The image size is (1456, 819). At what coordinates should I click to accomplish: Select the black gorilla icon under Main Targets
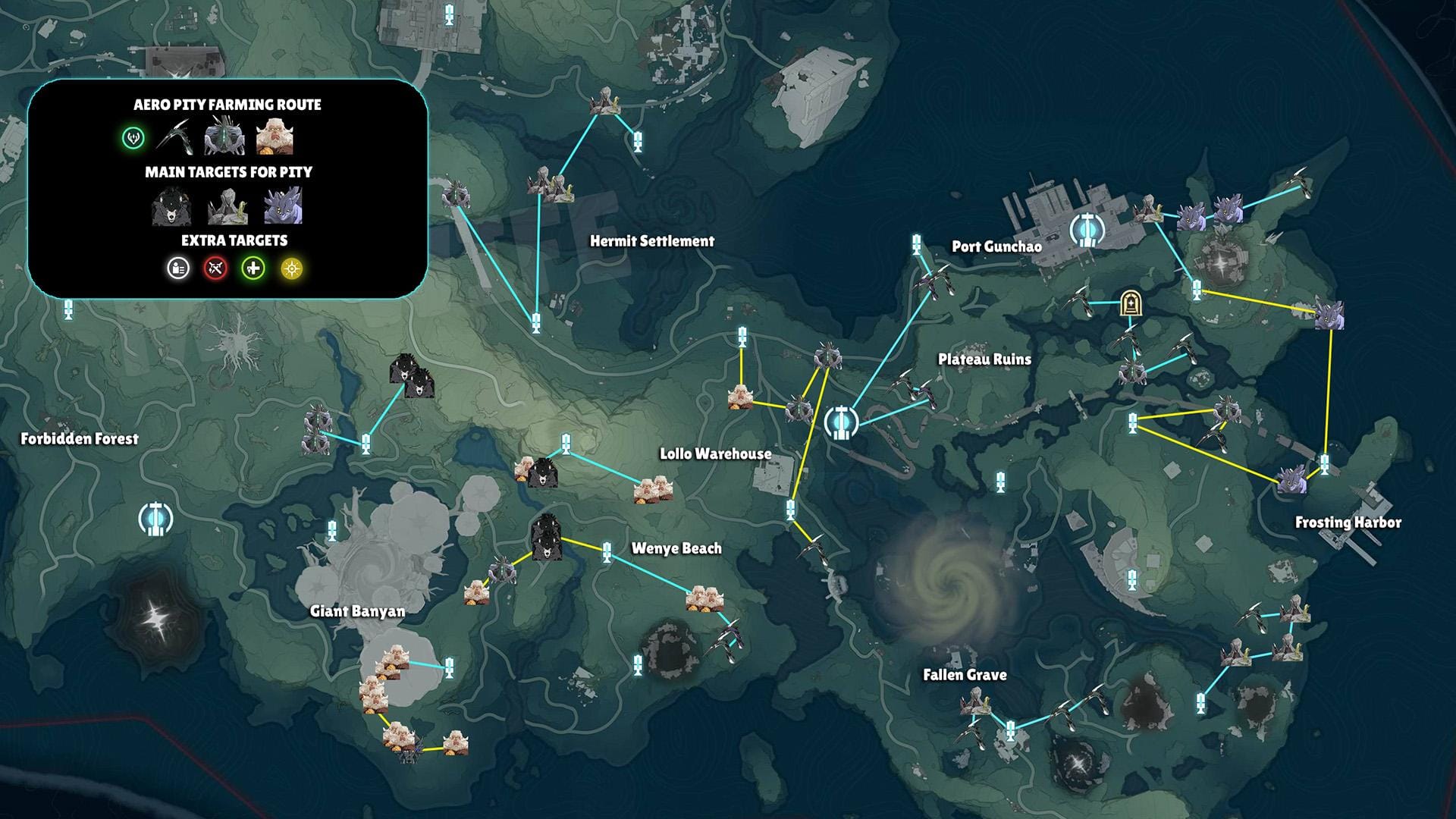pos(170,206)
